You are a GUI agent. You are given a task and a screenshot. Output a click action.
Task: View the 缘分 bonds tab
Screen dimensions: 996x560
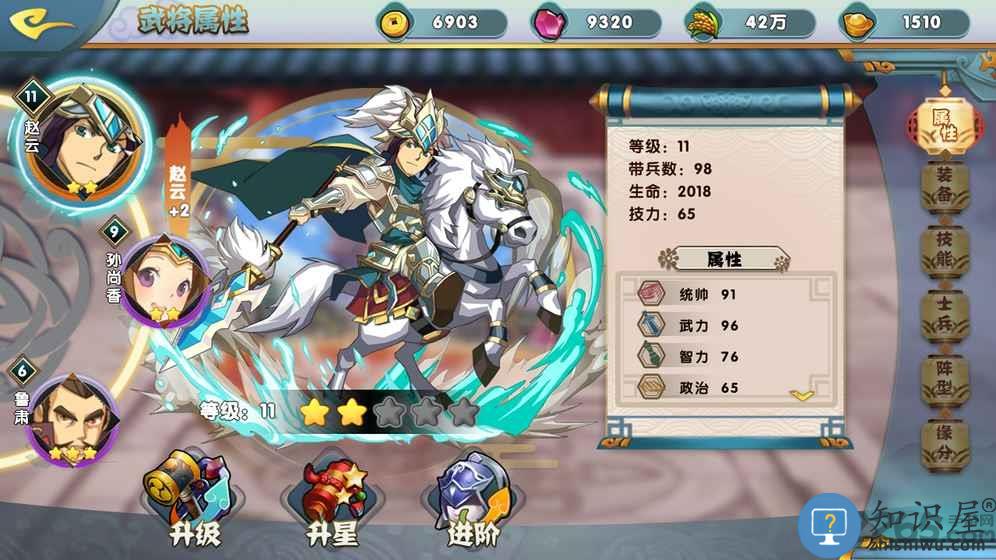944,449
